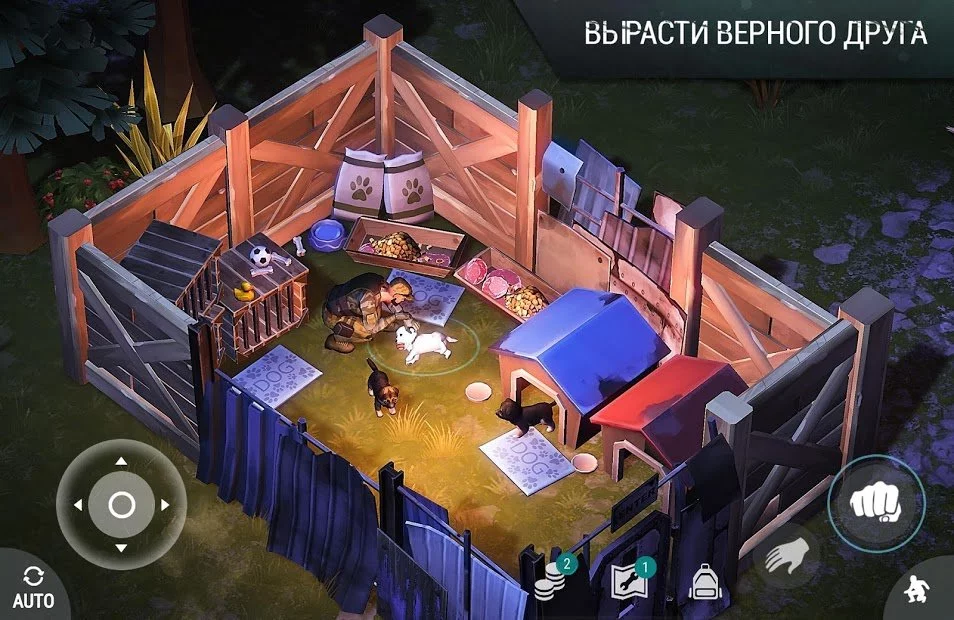Toggle the AUTO mode button
The height and width of the screenshot is (620, 954).
pyautogui.click(x=32, y=588)
